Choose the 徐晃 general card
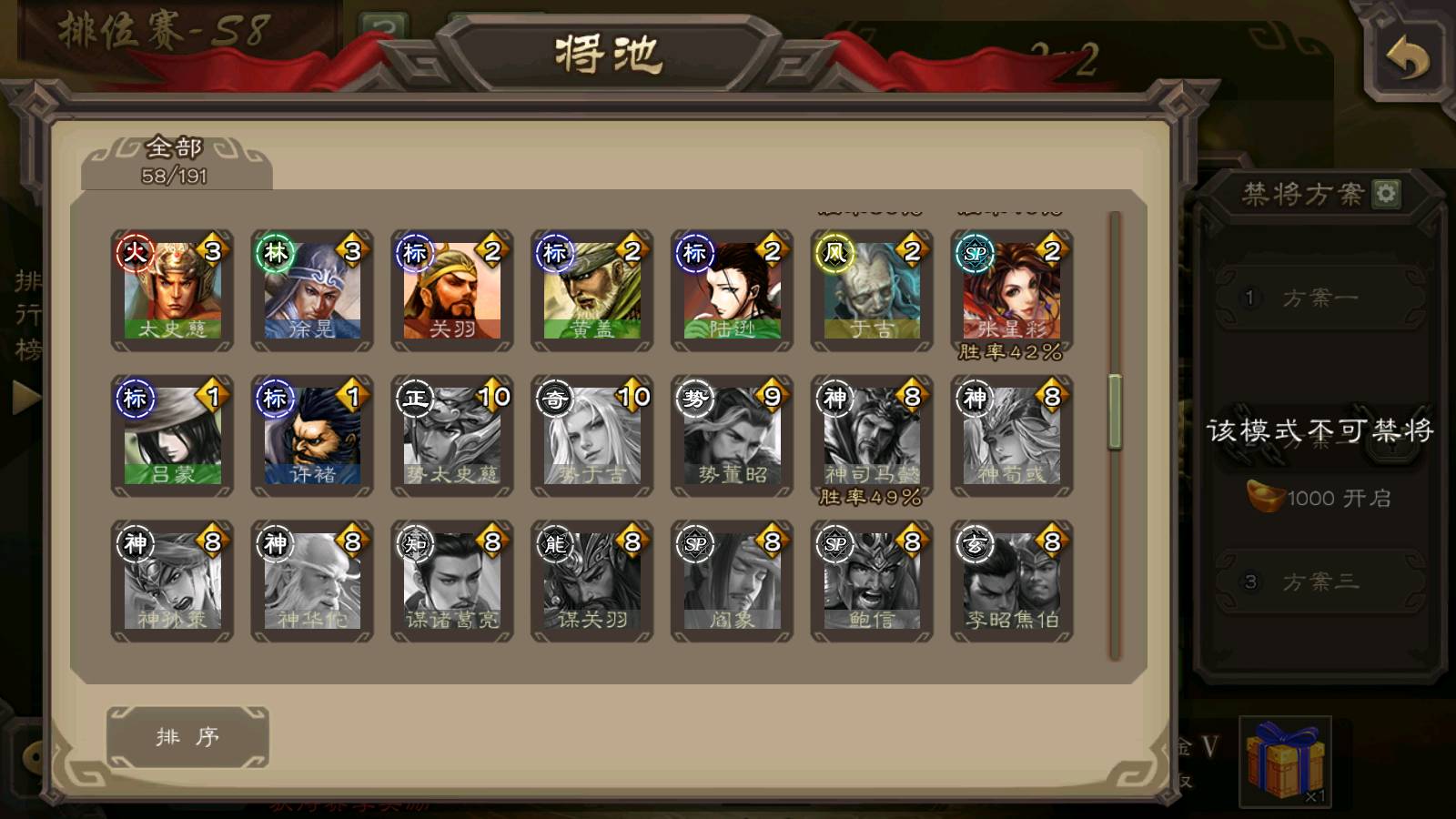Image resolution: width=1456 pixels, height=819 pixels. click(x=312, y=290)
